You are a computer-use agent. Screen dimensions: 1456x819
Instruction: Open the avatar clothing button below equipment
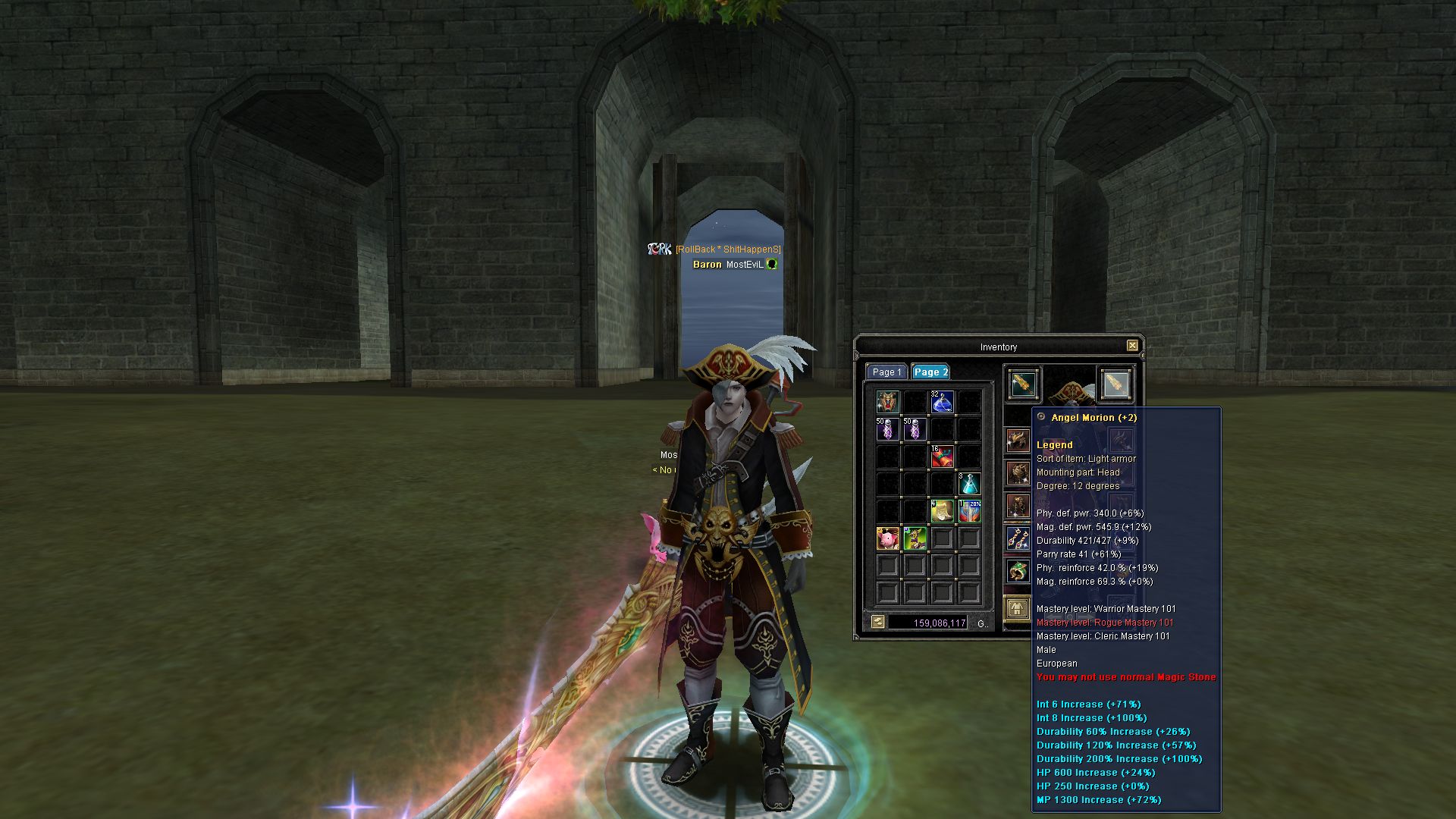coord(1017,608)
